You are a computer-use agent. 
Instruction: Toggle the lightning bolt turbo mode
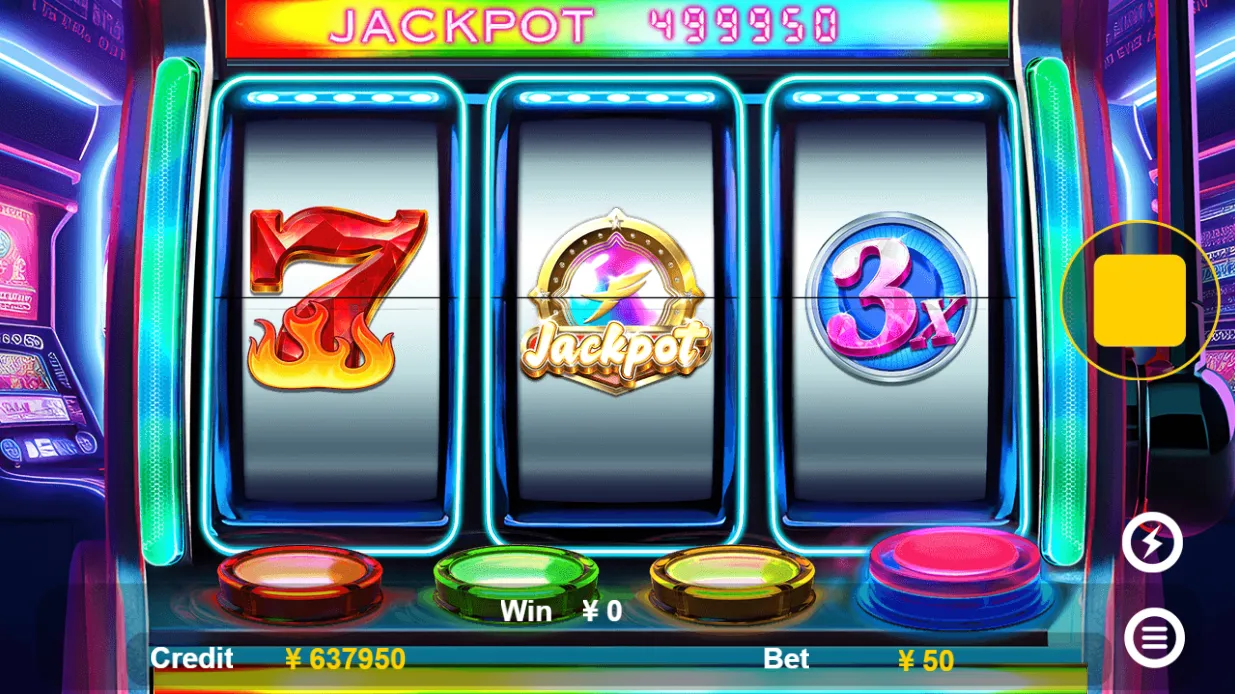point(1152,543)
